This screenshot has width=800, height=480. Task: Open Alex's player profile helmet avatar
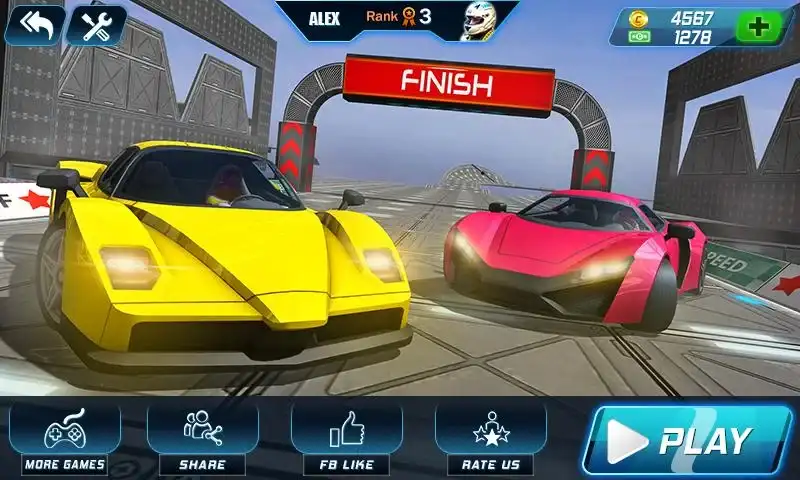[x=478, y=21]
